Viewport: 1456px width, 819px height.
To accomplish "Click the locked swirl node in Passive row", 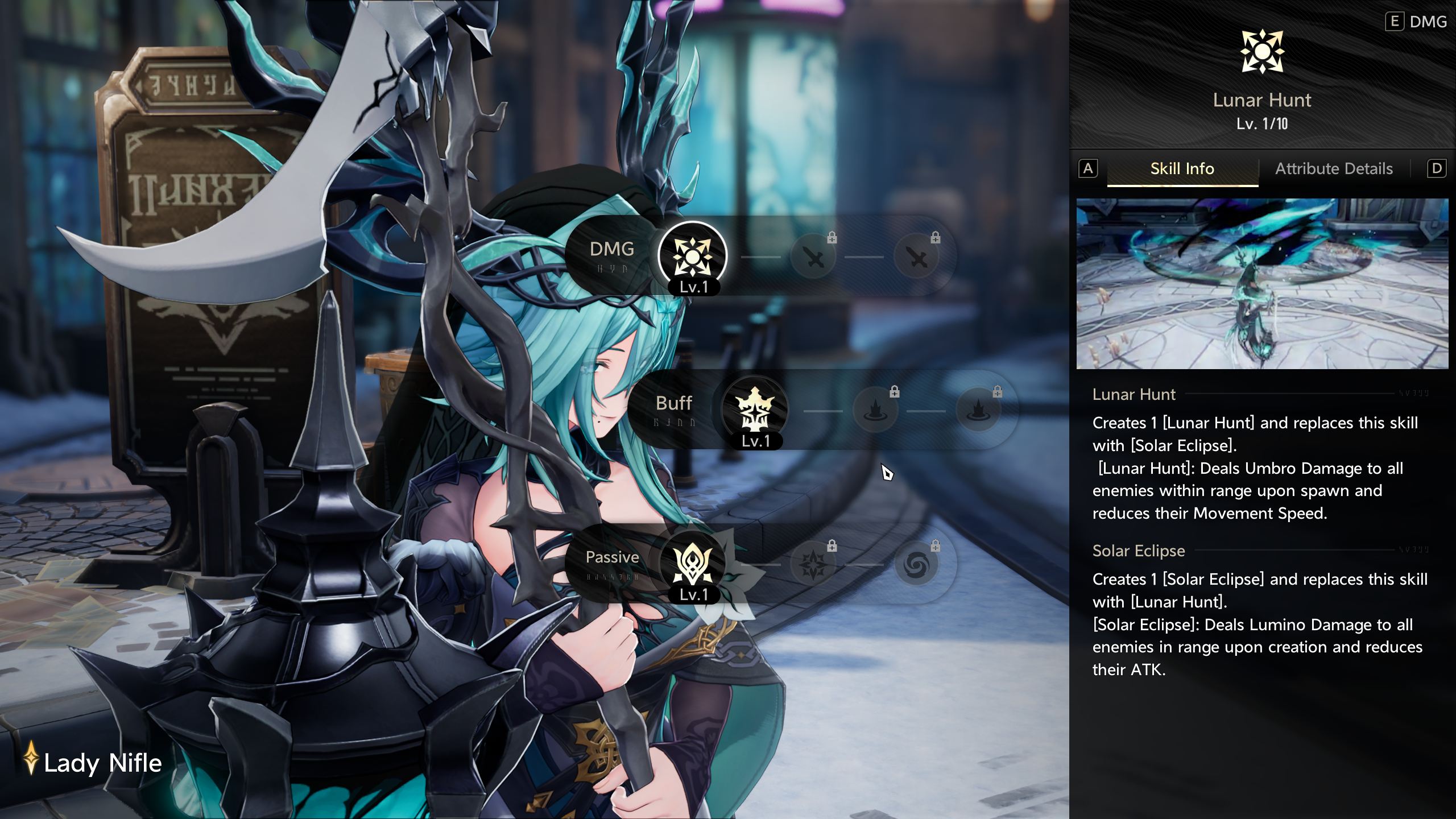I will pyautogui.click(x=916, y=565).
